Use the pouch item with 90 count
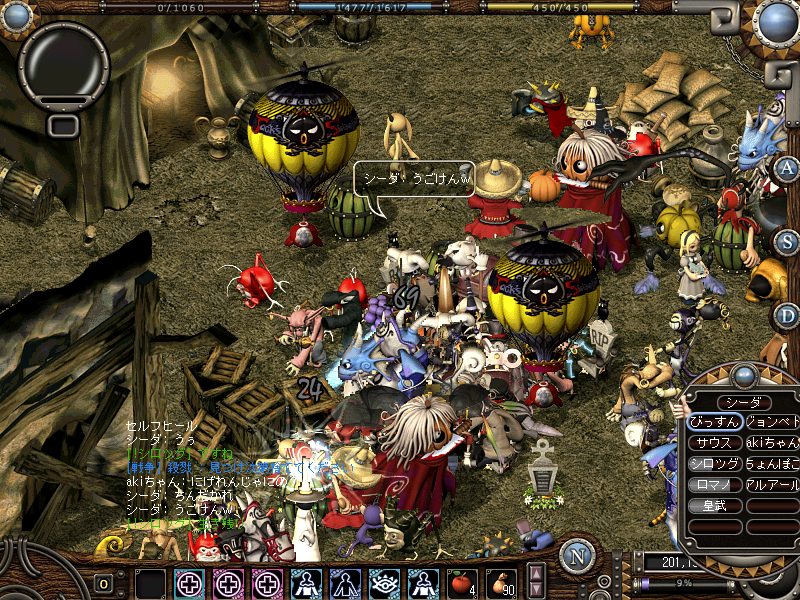Image resolution: width=800 pixels, height=600 pixels. coord(503,583)
